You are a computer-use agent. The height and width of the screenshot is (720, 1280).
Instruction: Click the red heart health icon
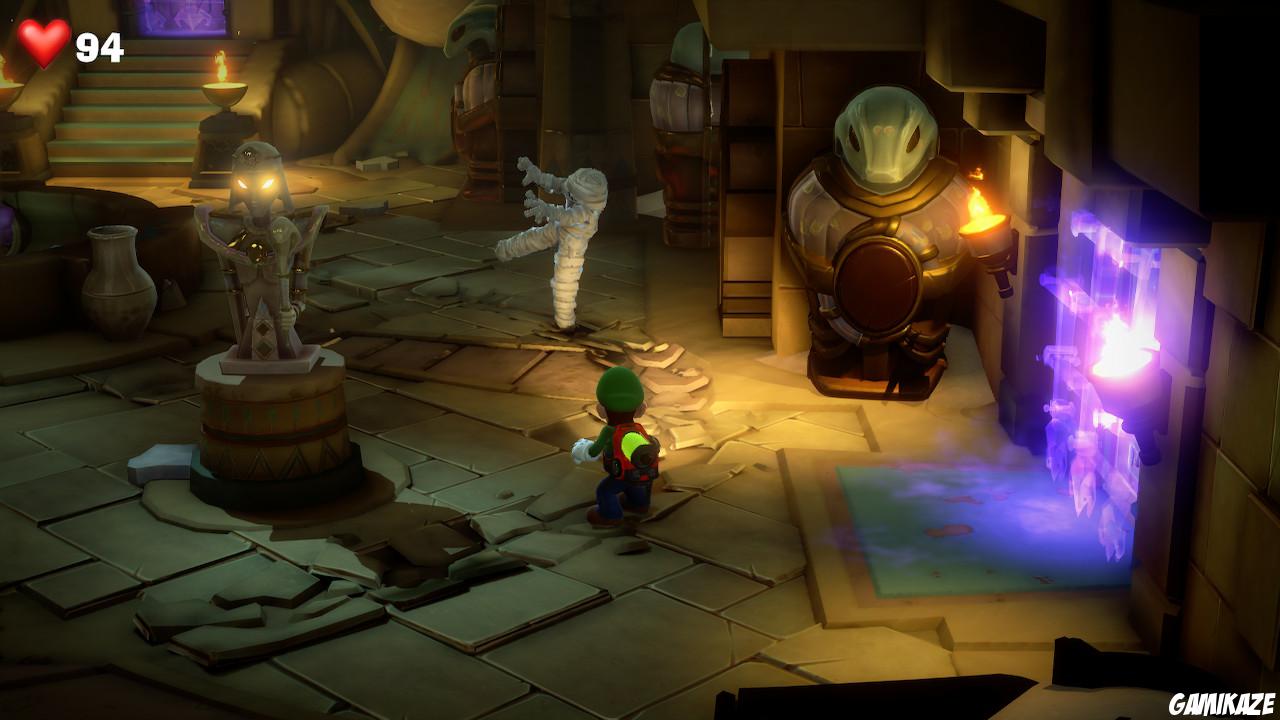coord(43,41)
